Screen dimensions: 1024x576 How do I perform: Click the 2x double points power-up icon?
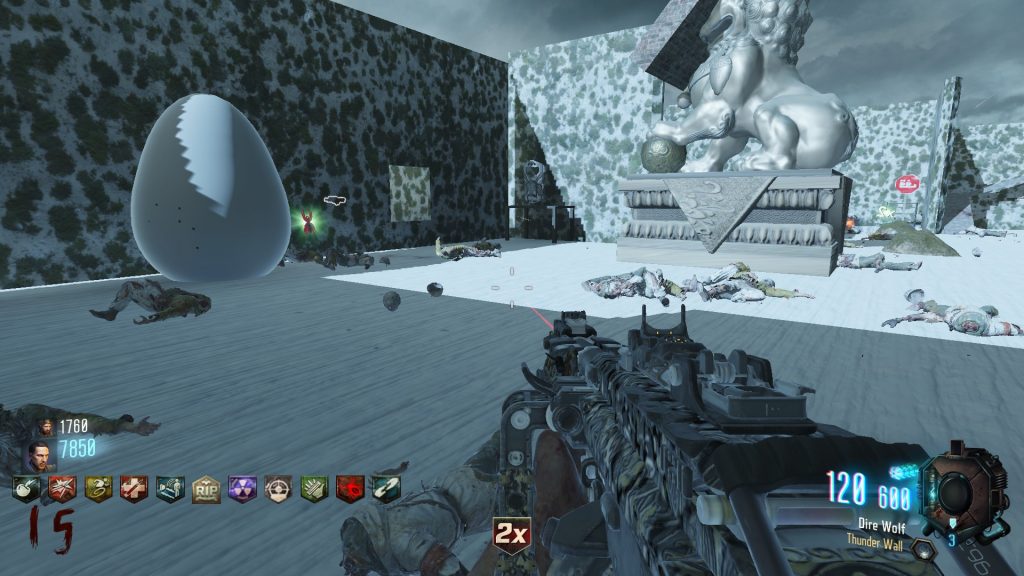pyautogui.click(x=511, y=536)
